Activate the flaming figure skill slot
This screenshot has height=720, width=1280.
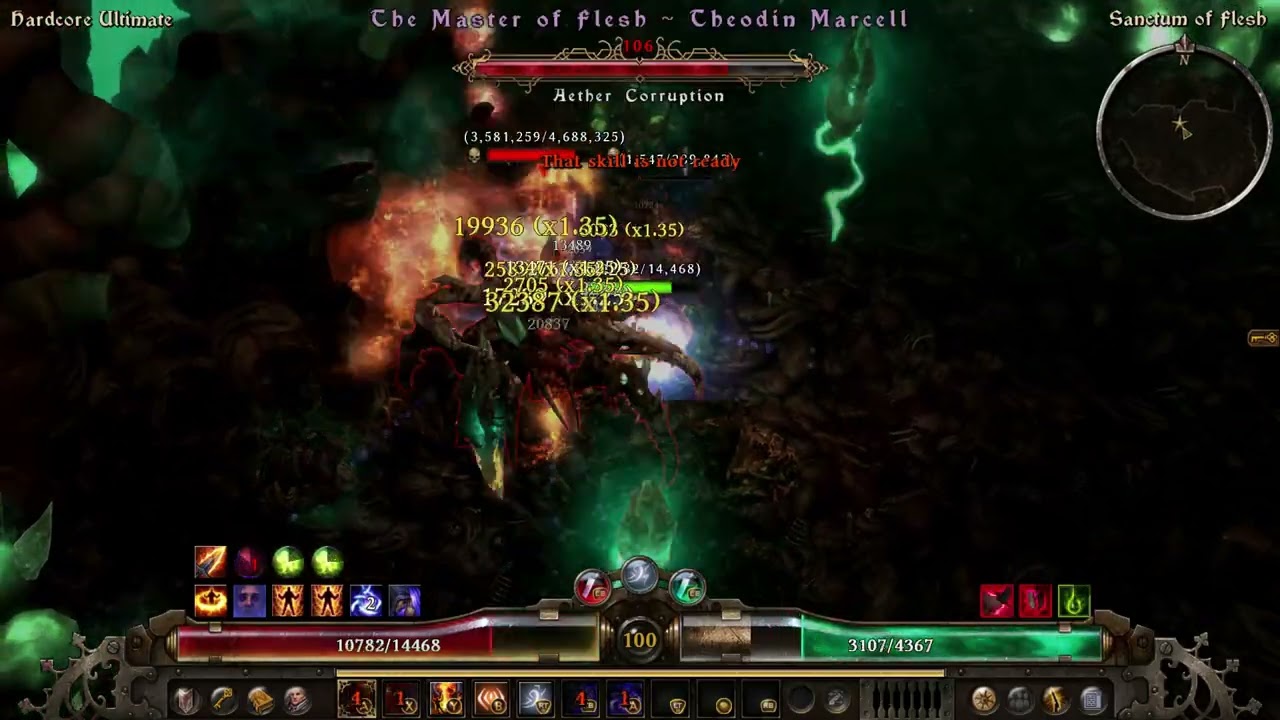[x=446, y=699]
